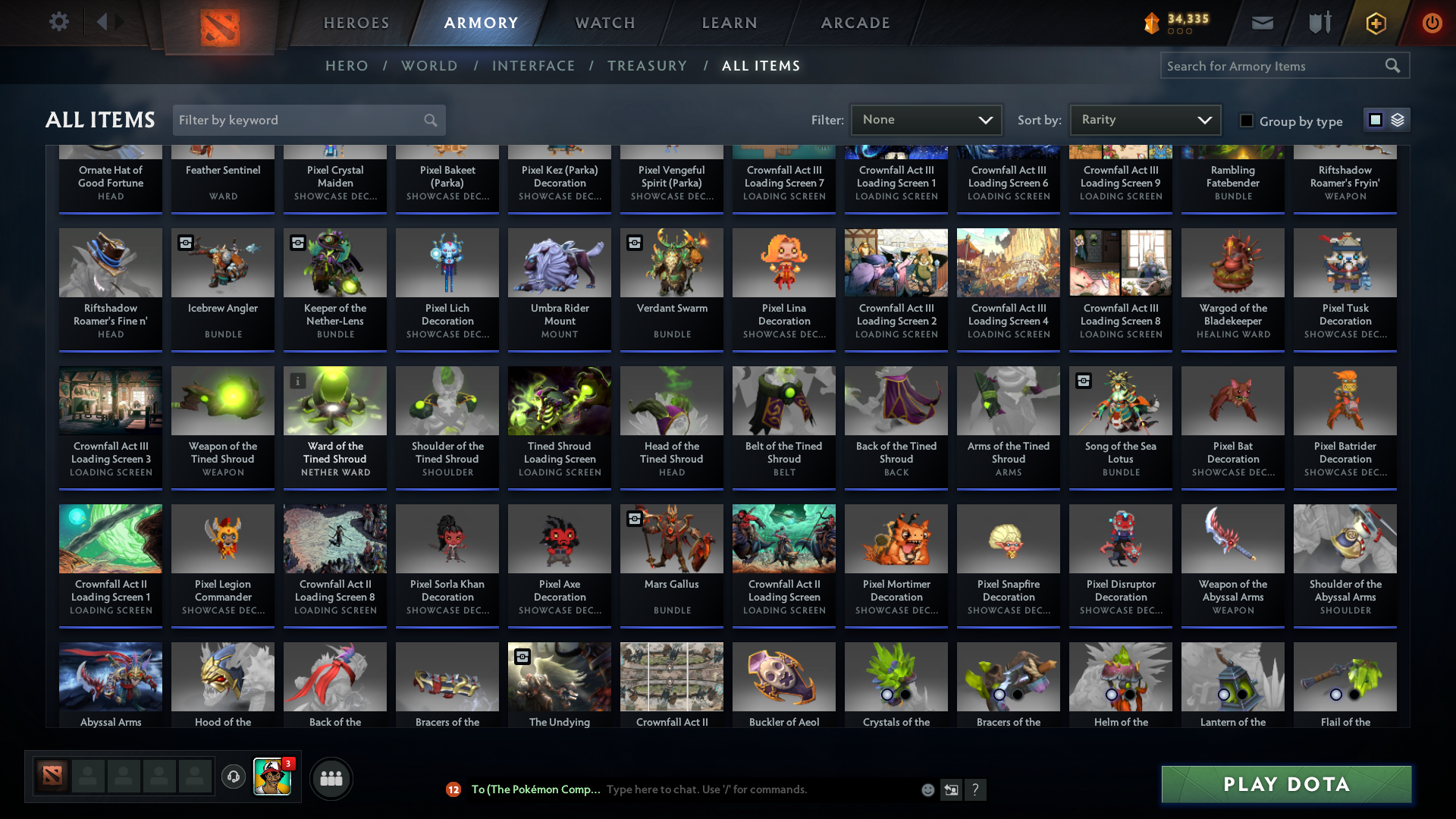Viewport: 1456px width, 819px height.
Task: Click the power button to exit Dota
Action: [1432, 23]
